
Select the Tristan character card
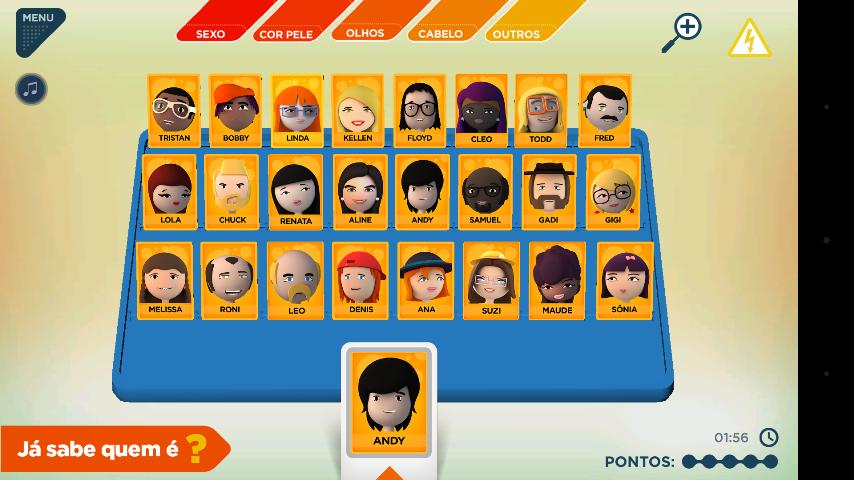[174, 110]
